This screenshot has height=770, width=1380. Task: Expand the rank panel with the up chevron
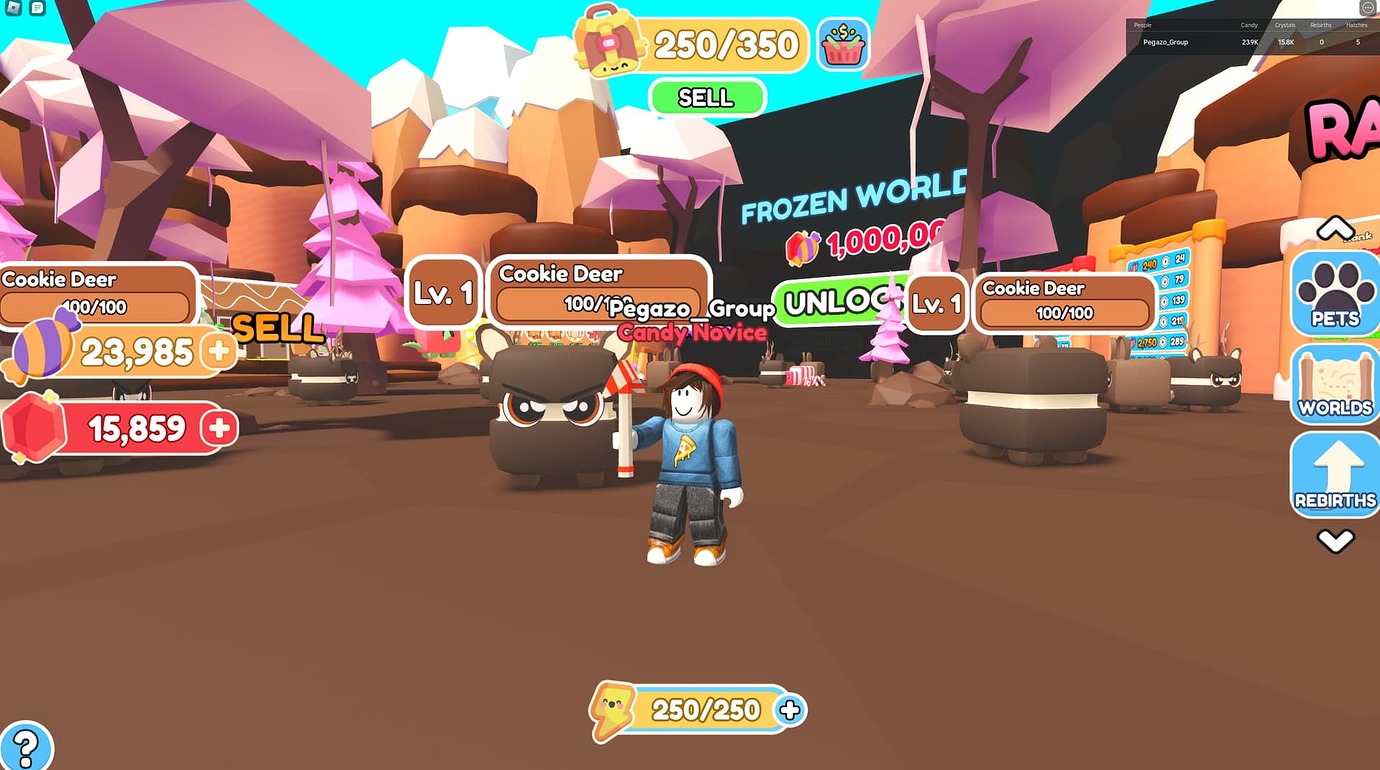(1334, 228)
